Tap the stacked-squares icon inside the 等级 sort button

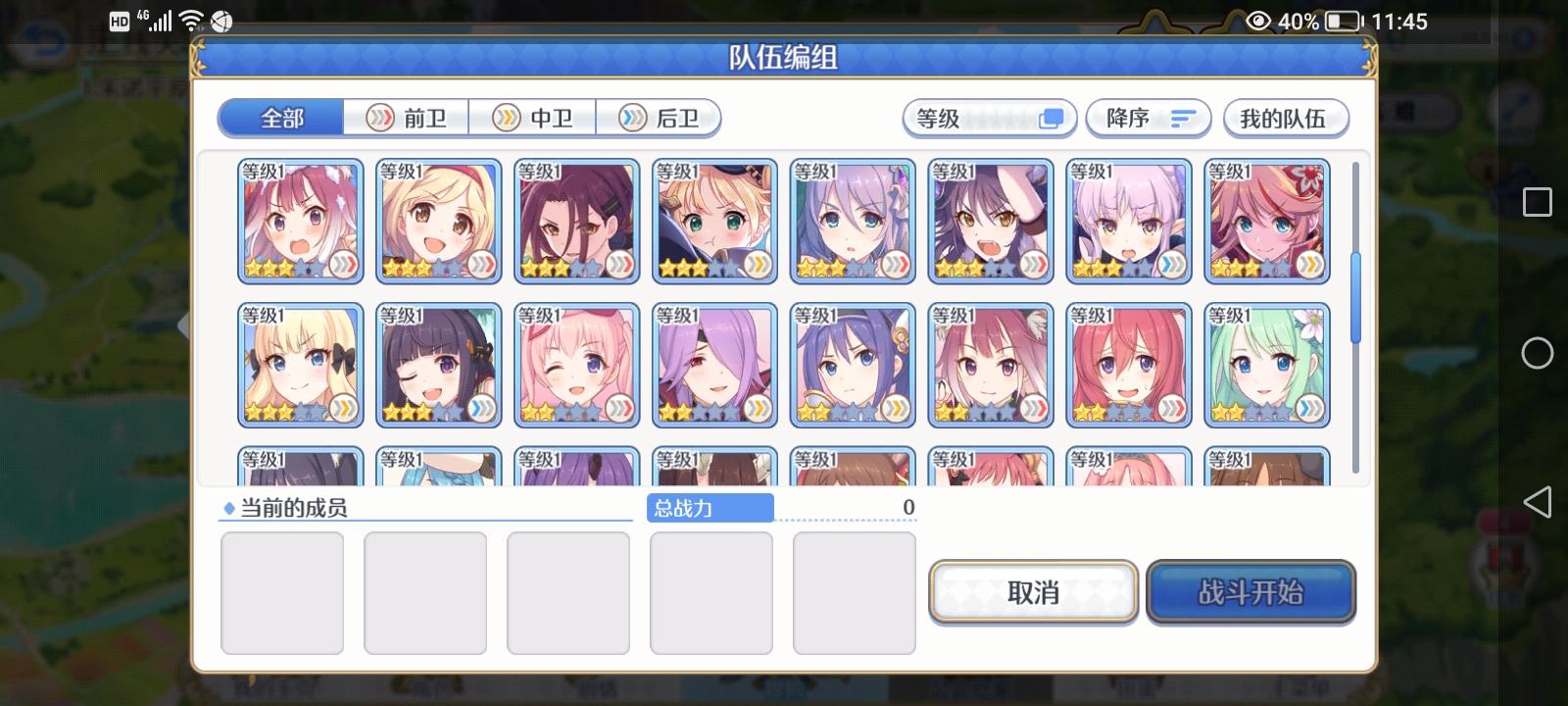point(1052,118)
